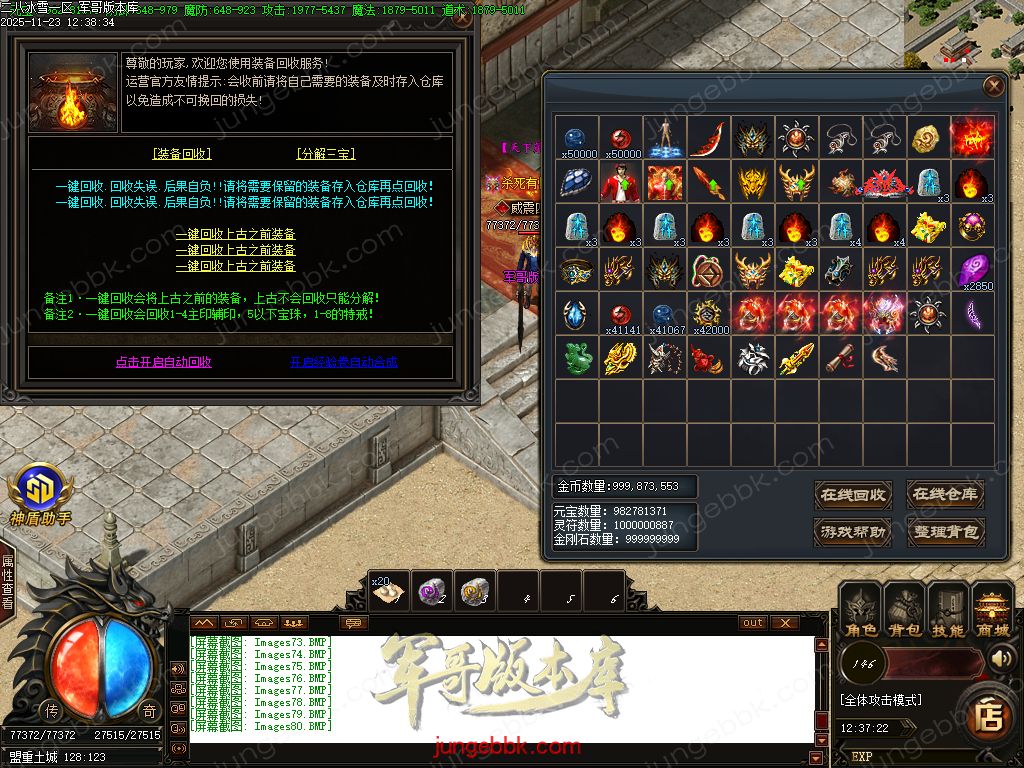Click the 在线回收 online recycle button
The height and width of the screenshot is (768, 1024).
(853, 494)
